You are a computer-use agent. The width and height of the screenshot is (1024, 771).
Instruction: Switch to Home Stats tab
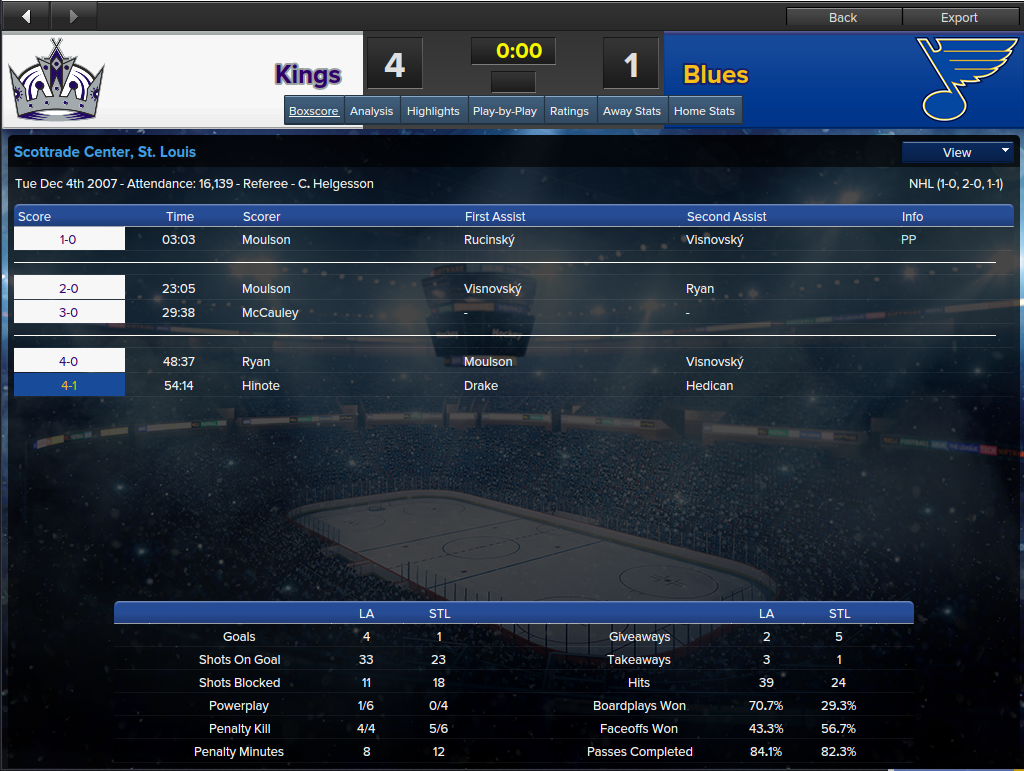point(704,111)
